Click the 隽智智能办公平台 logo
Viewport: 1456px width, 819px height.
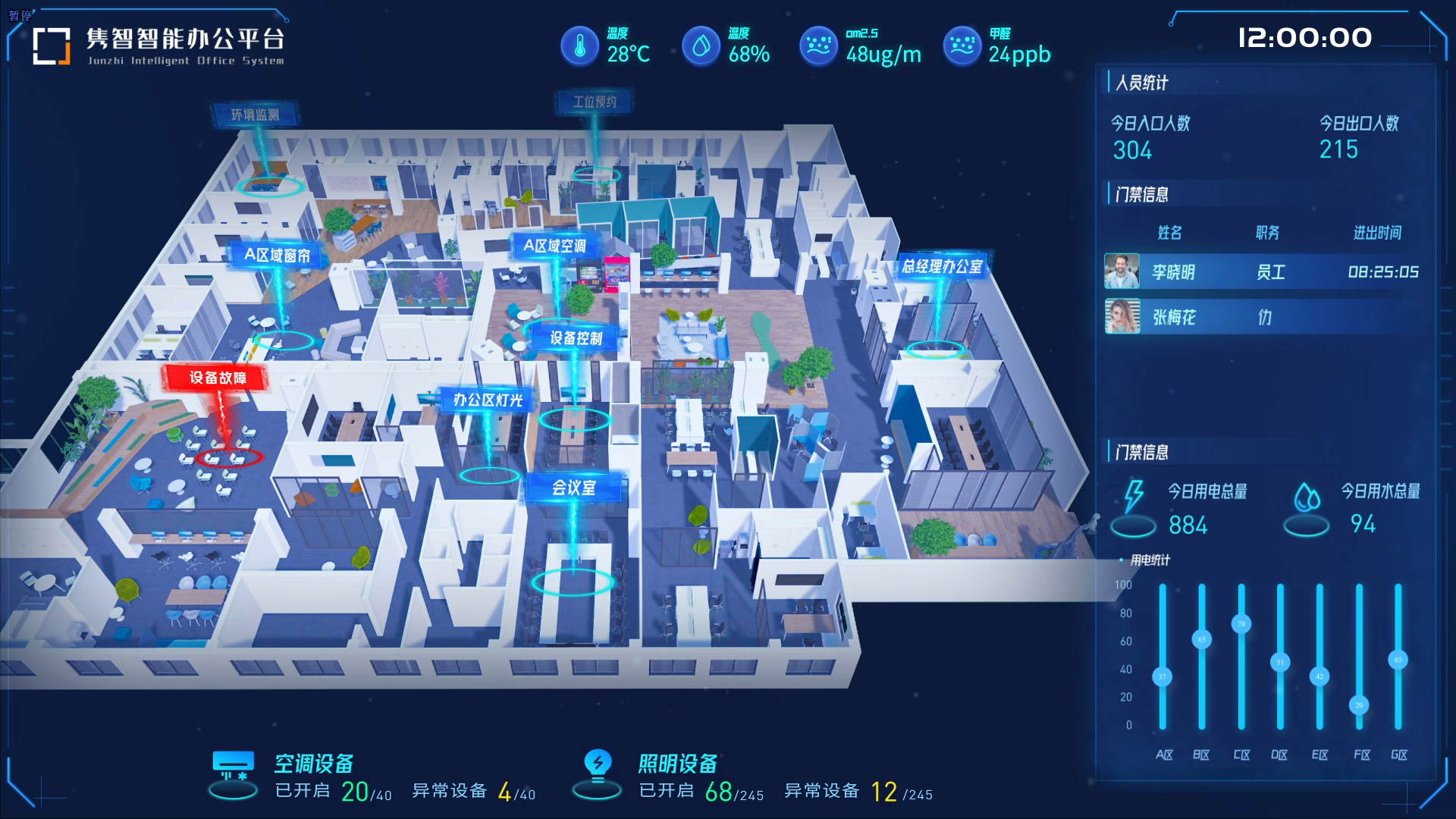52,45
